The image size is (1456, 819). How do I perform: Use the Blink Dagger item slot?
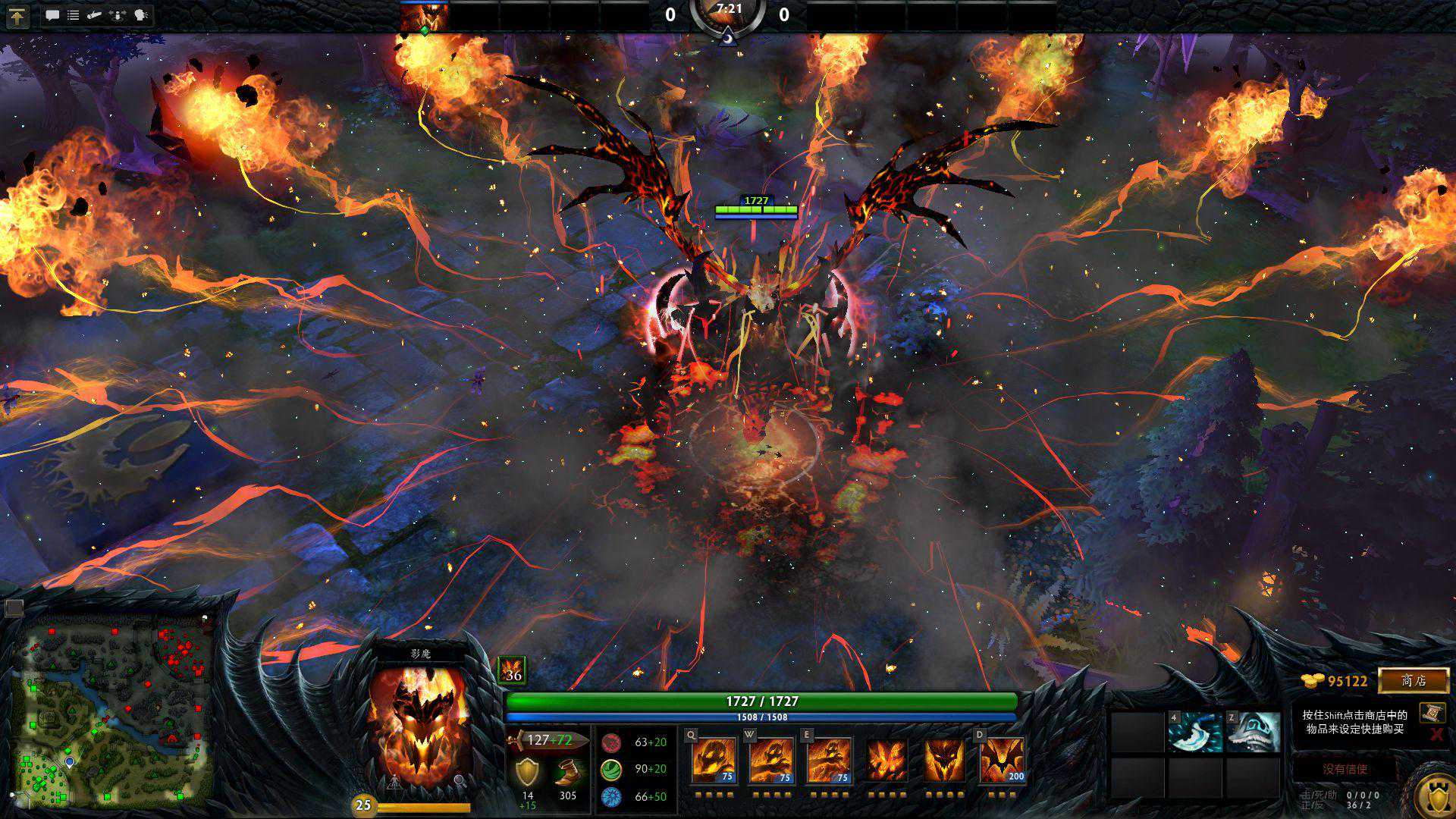click(1195, 732)
